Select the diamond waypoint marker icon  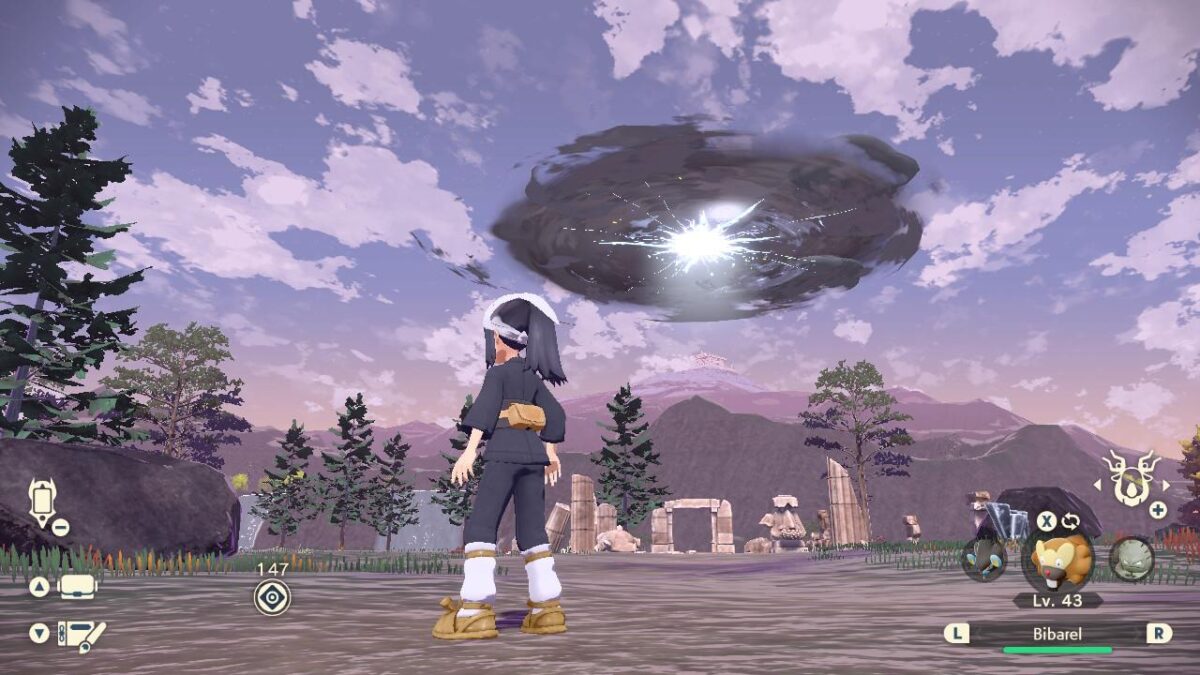click(x=272, y=597)
